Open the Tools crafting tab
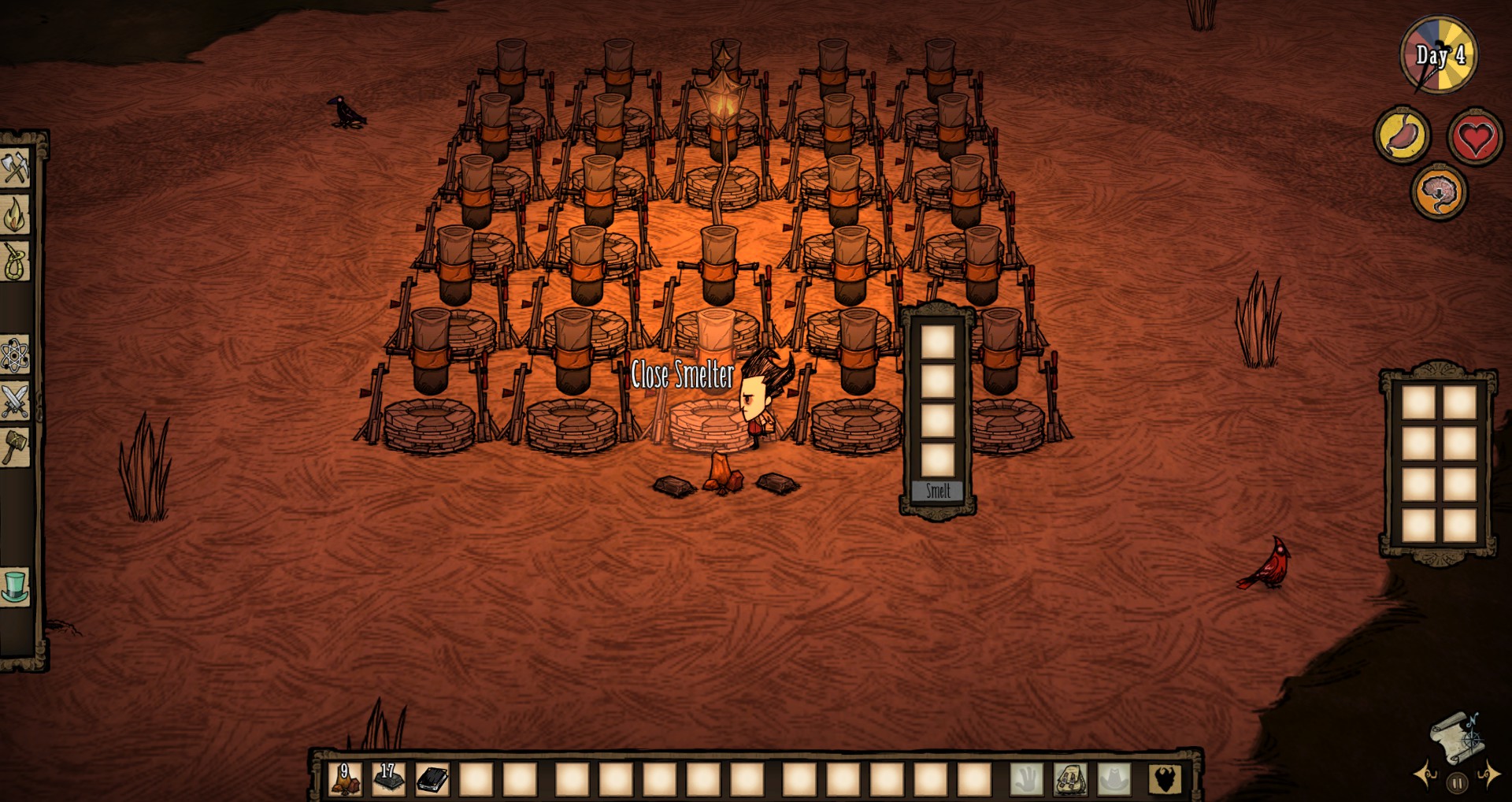 15,168
